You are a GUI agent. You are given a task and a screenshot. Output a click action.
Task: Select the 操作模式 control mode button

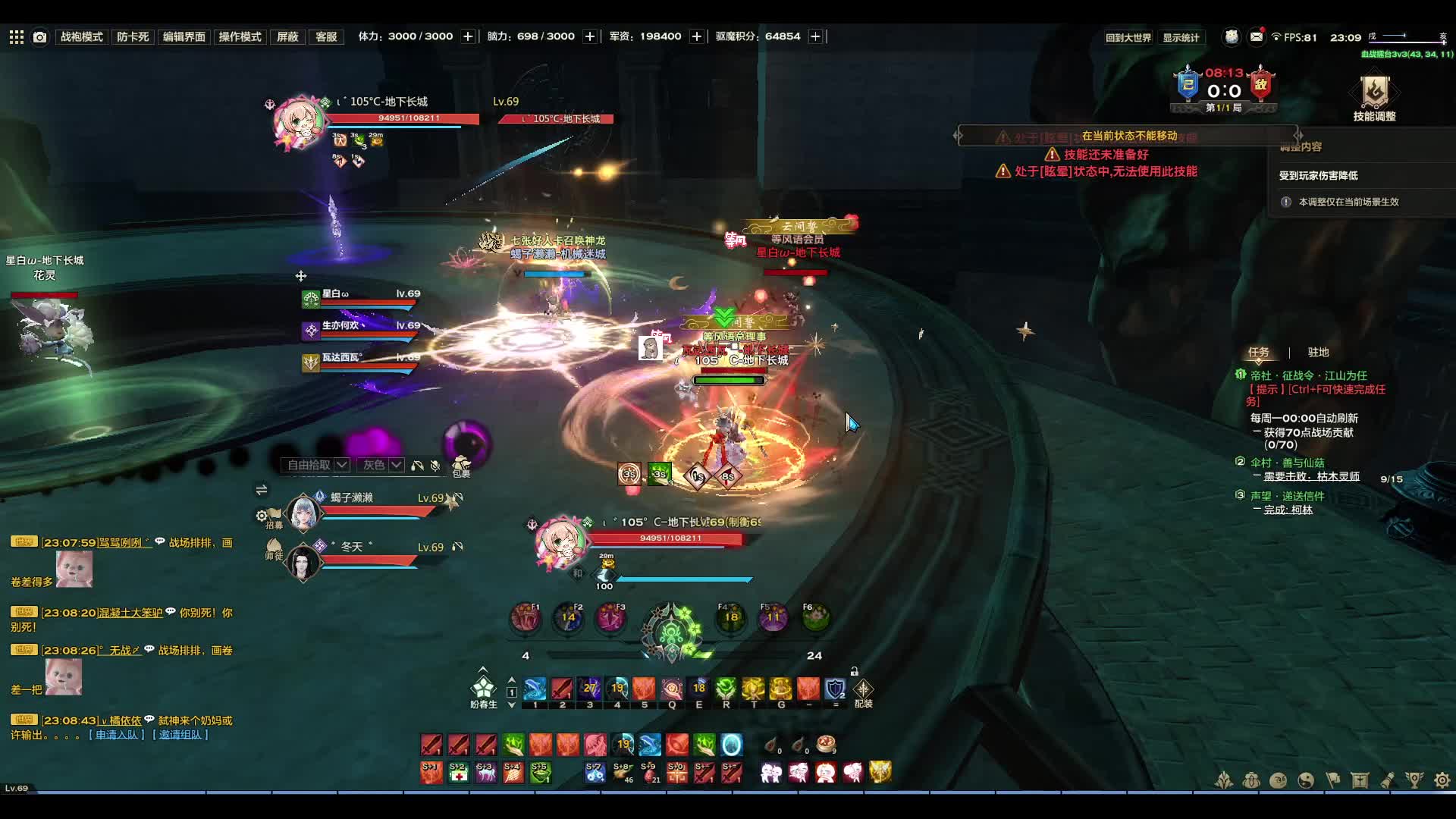coord(240,36)
